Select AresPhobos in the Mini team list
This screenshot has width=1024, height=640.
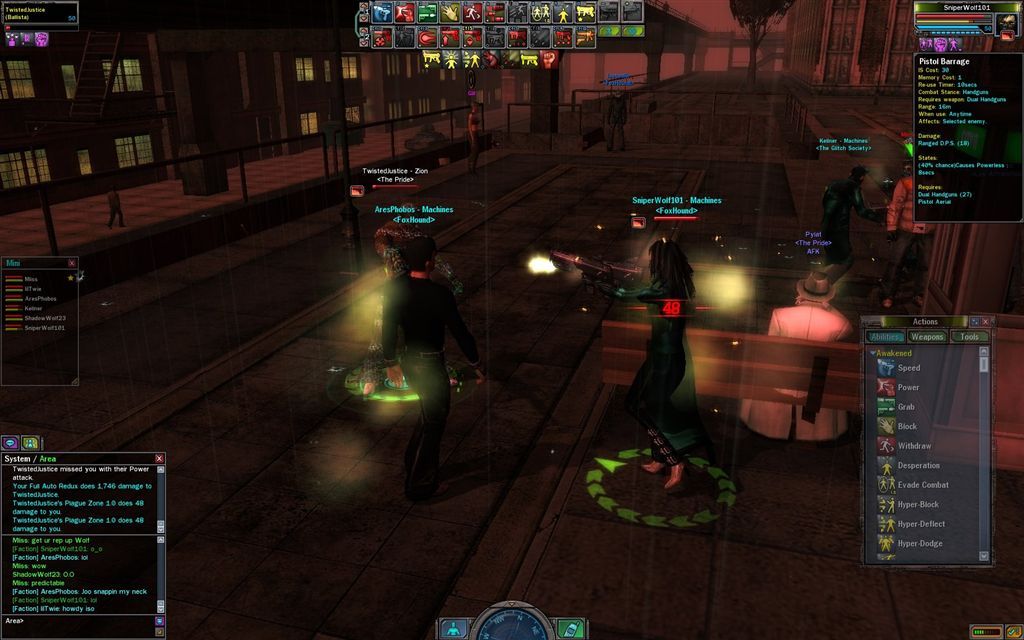click(x=40, y=299)
